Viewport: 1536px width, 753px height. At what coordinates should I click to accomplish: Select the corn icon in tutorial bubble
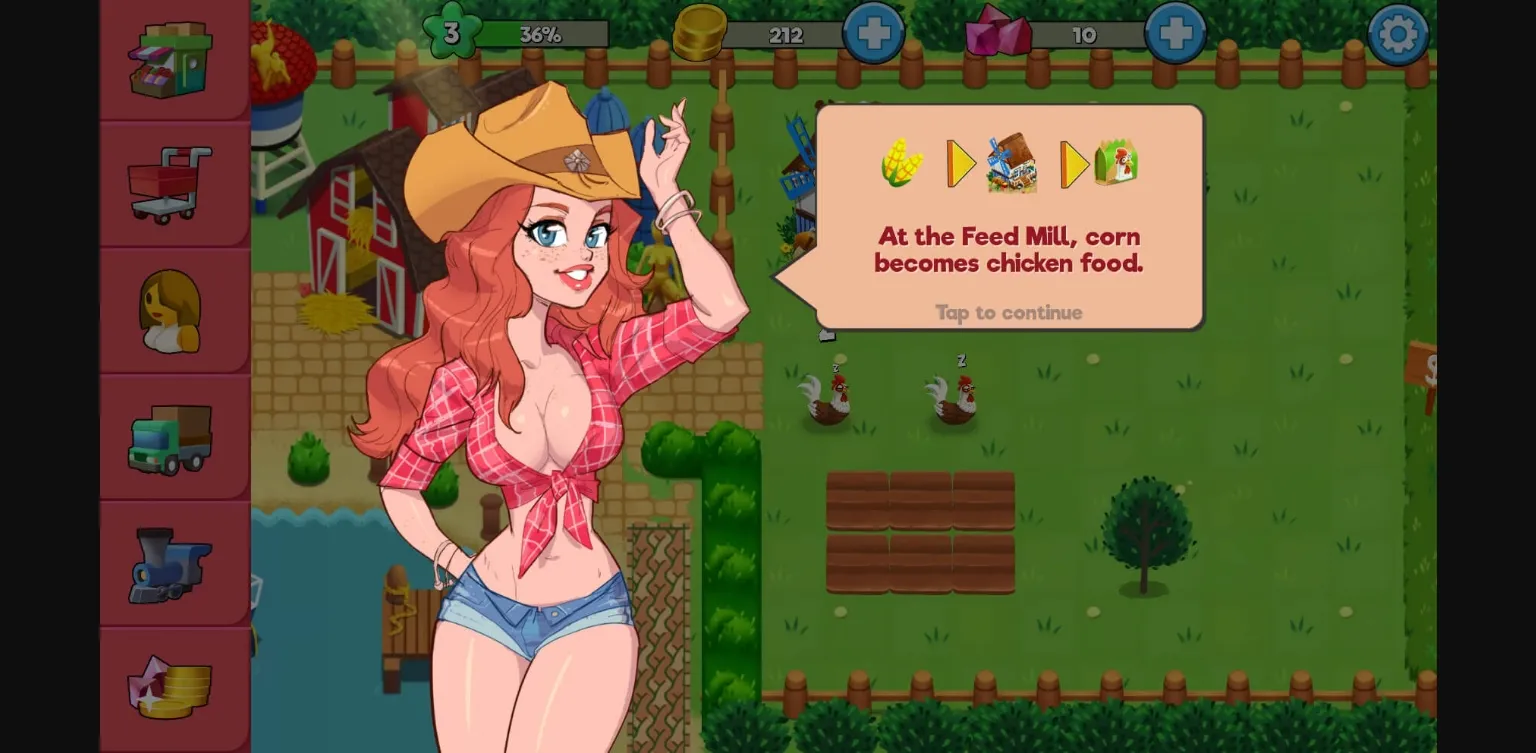coord(901,162)
